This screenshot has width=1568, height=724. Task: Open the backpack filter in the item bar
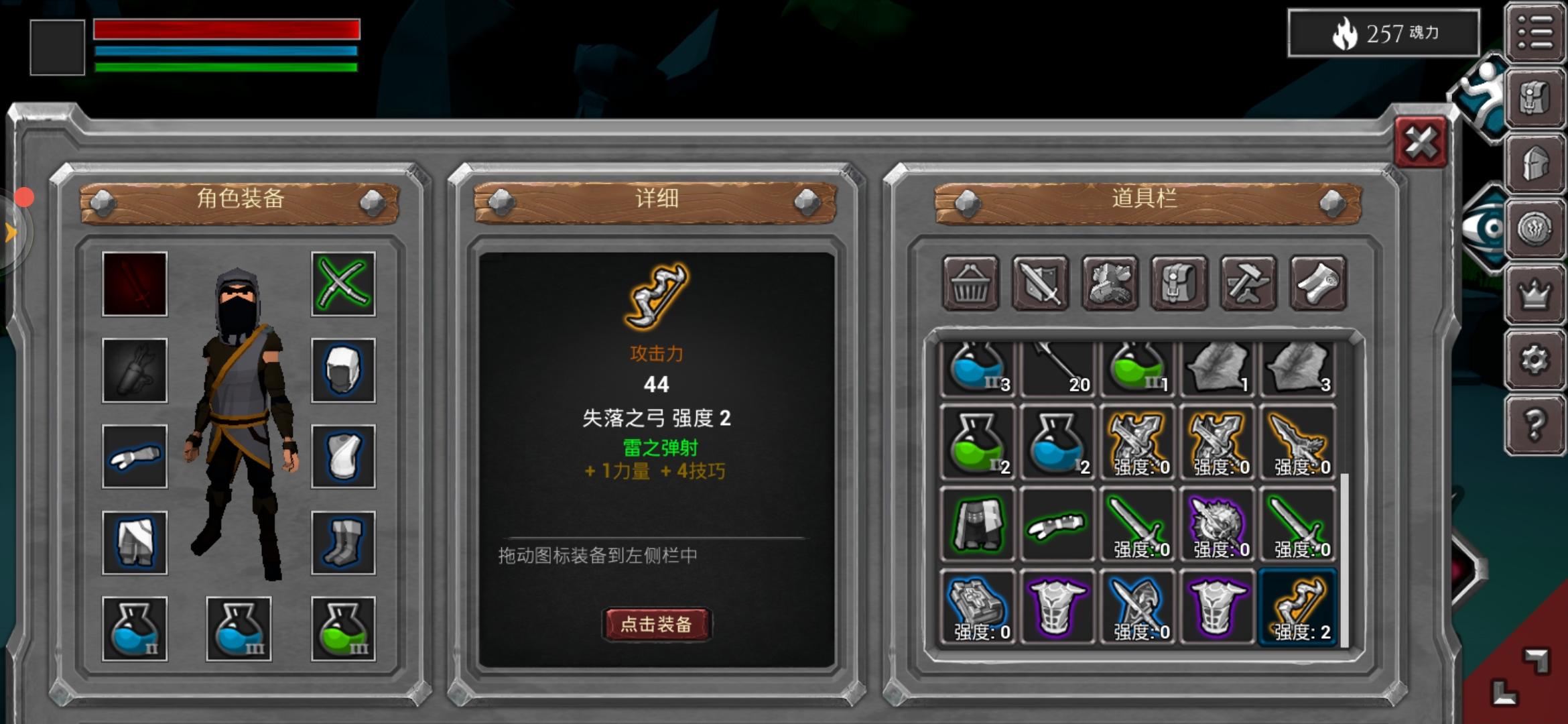click(x=1177, y=283)
